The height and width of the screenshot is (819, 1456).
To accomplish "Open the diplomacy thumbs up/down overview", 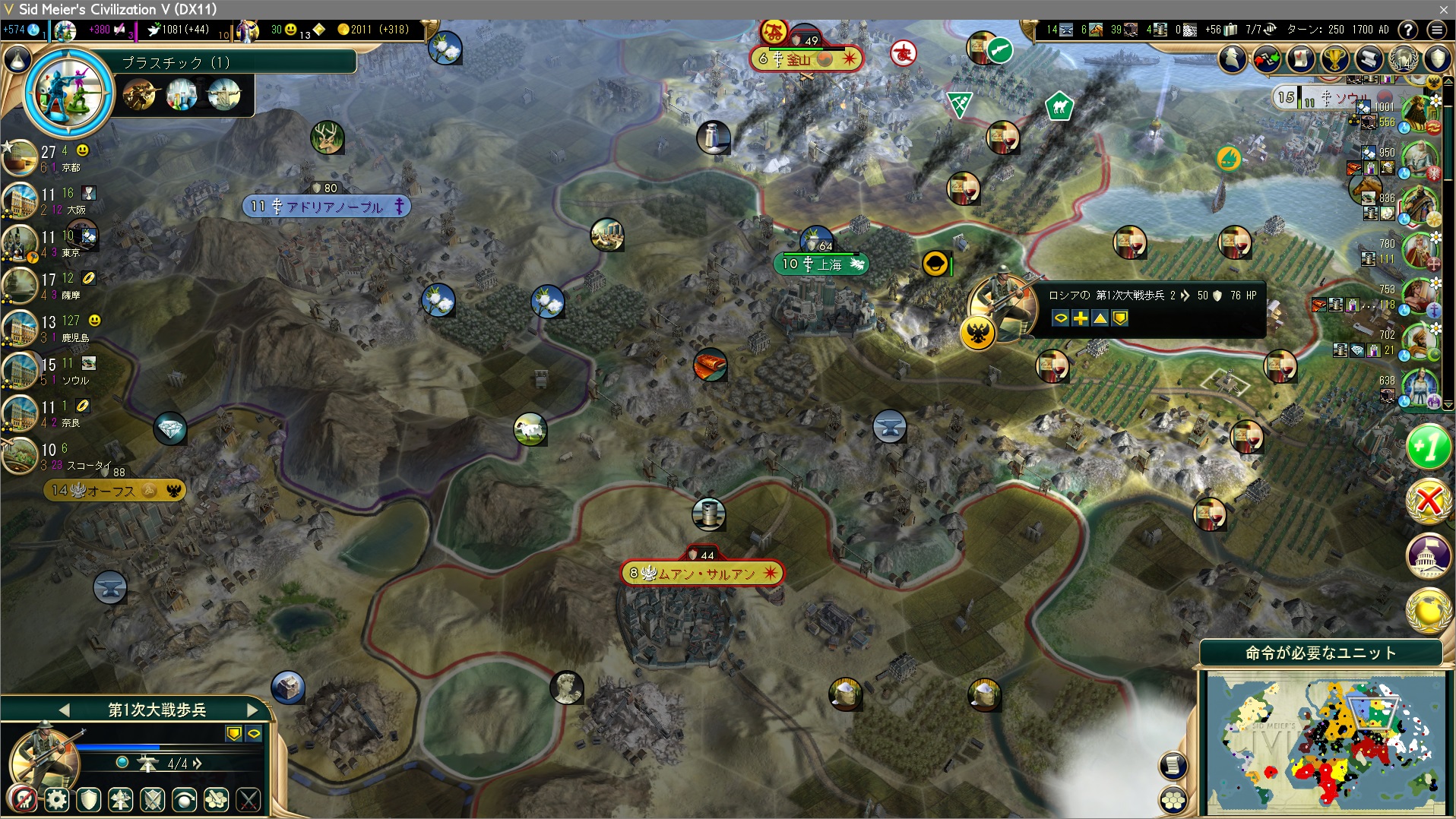I will coord(1267,58).
